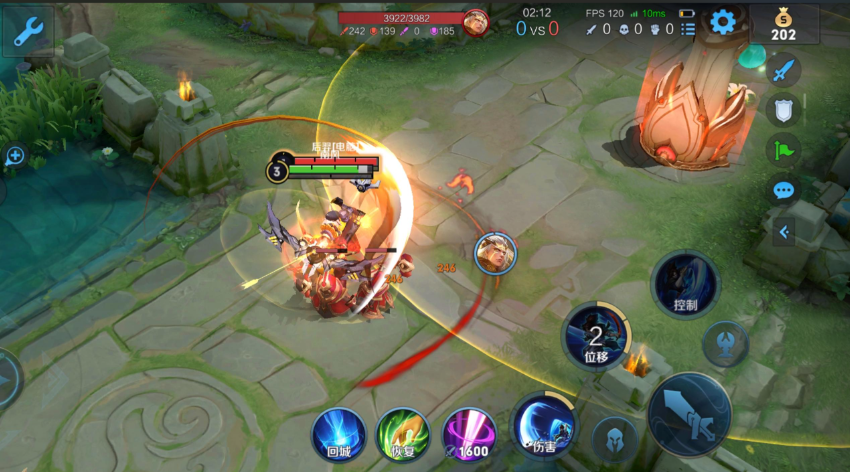This screenshot has width=850, height=472.
Task: Send the green flag gather signal
Action: [784, 150]
